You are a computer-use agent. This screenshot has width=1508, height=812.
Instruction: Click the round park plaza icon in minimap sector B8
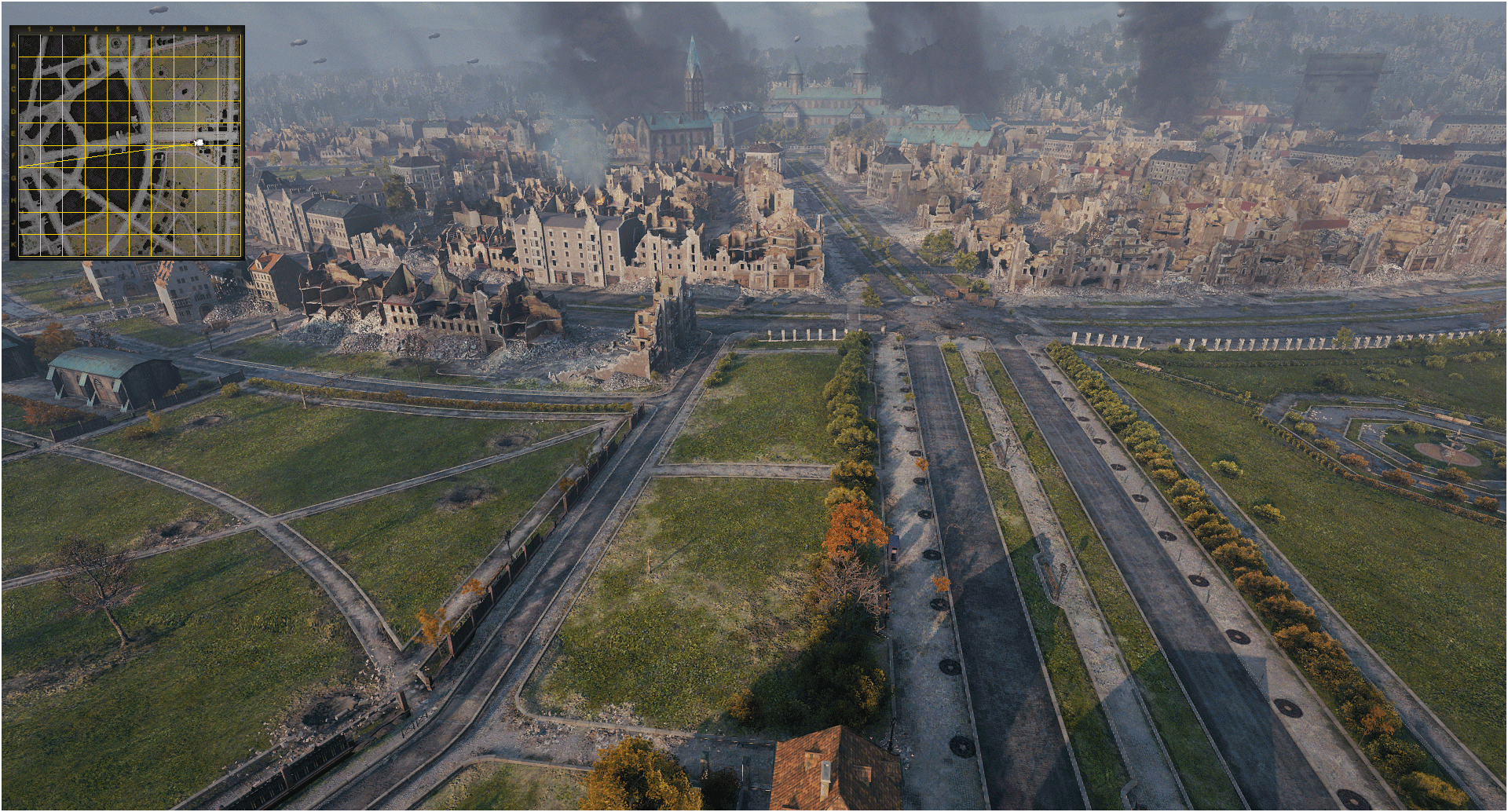coord(209,60)
